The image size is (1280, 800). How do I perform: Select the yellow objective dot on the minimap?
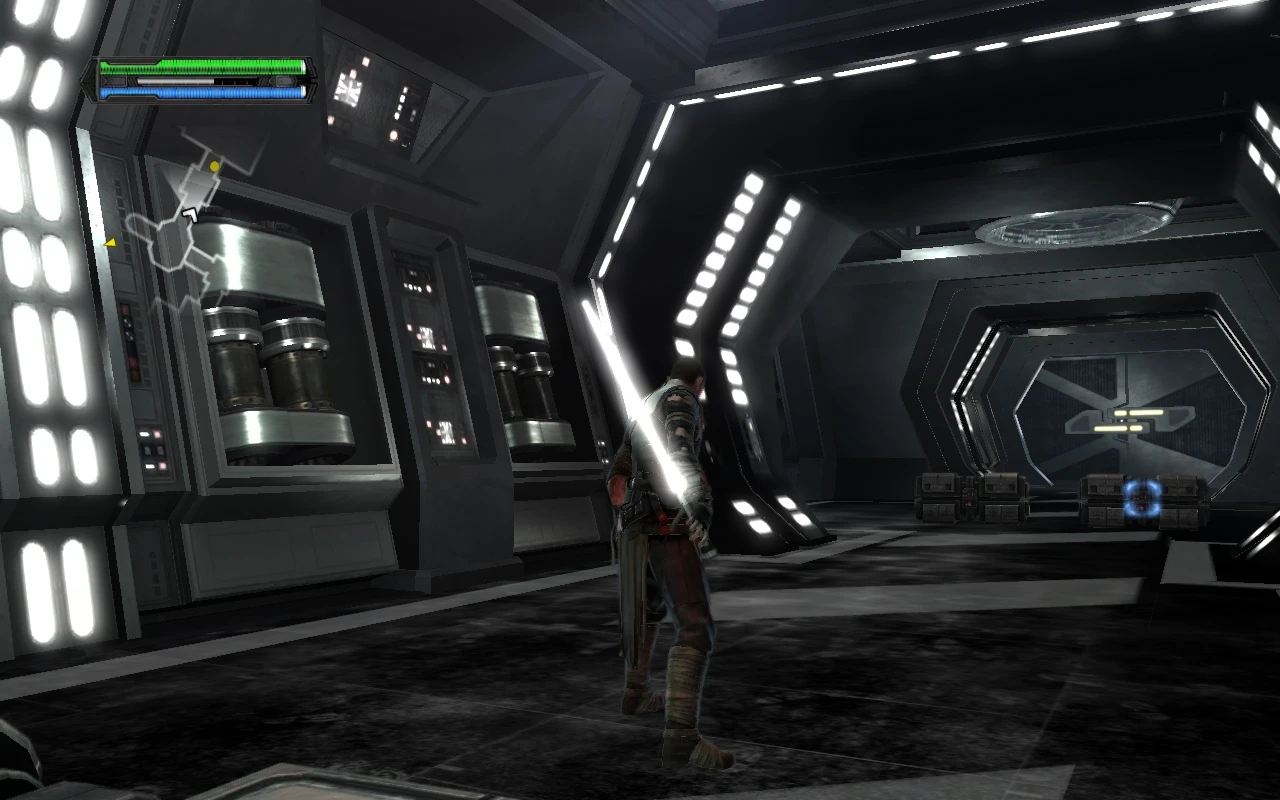[214, 164]
